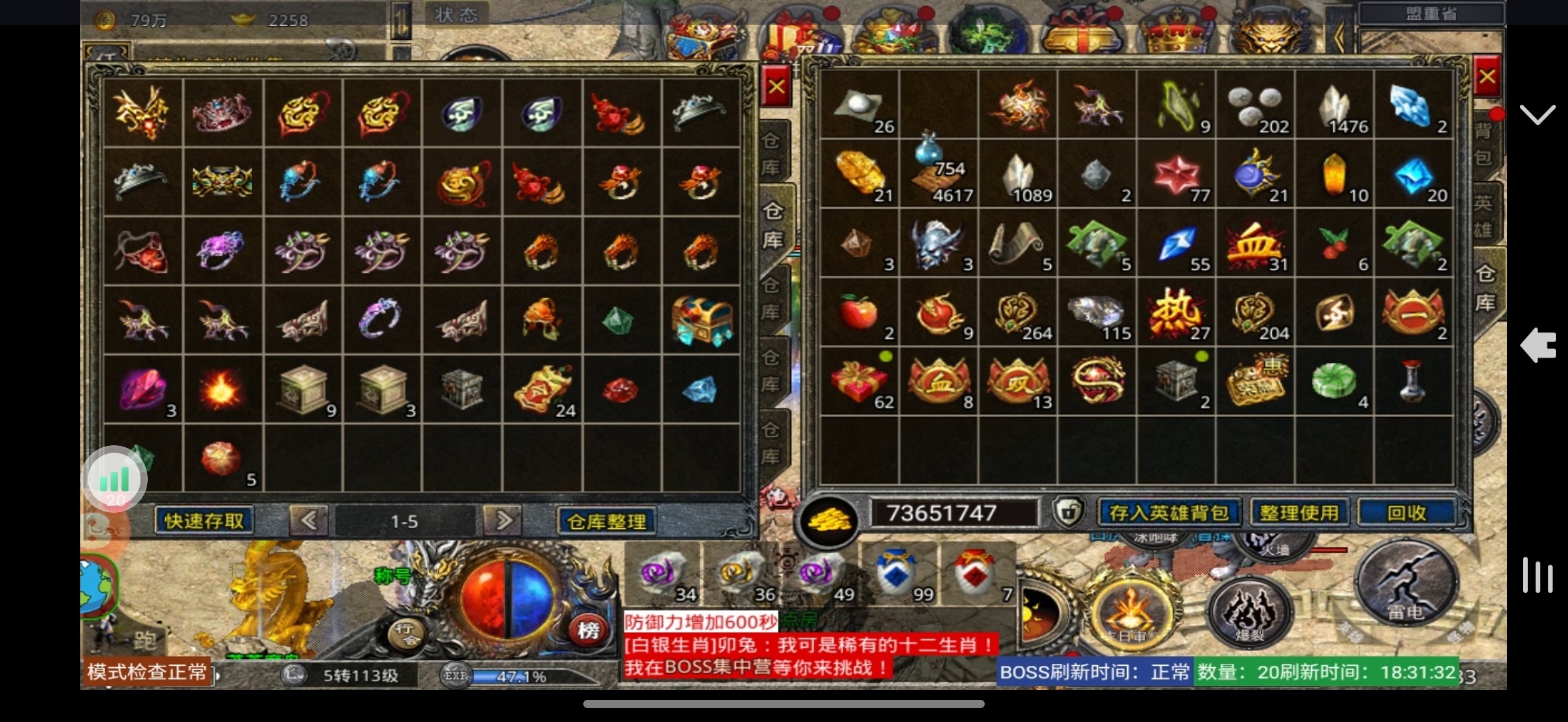This screenshot has height=722, width=1568.
Task: Open the 榜 ranking button
Action: 588,630
